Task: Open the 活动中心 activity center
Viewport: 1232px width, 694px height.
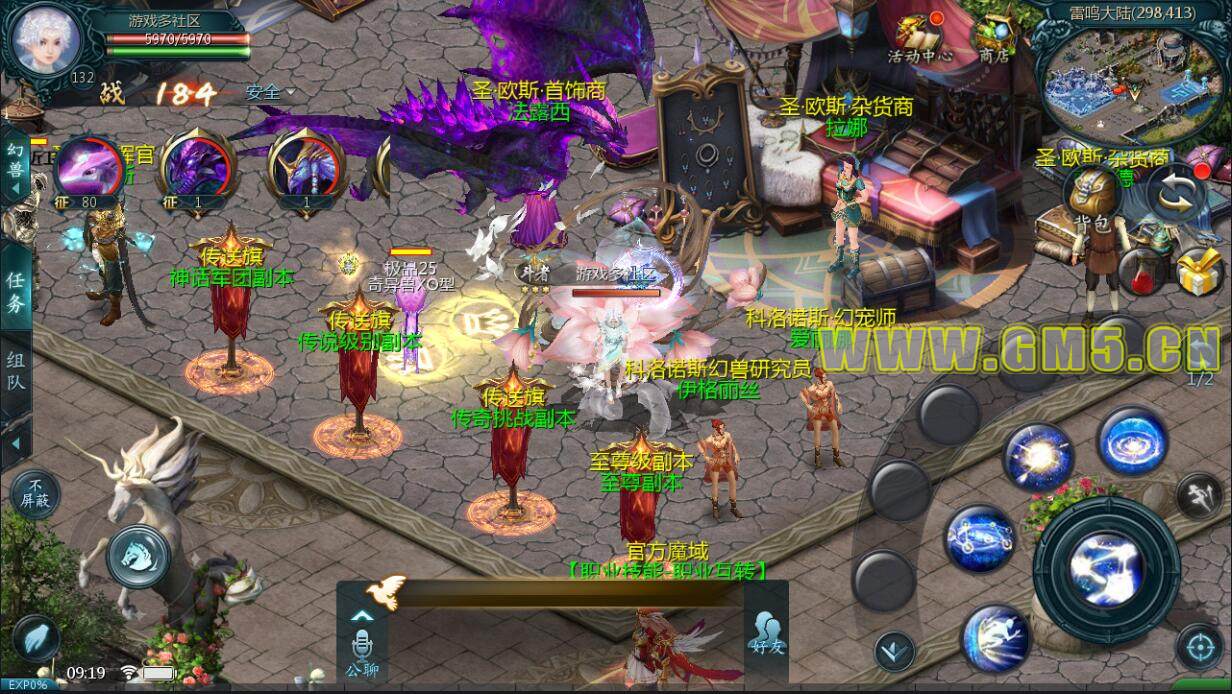Action: coord(919,38)
